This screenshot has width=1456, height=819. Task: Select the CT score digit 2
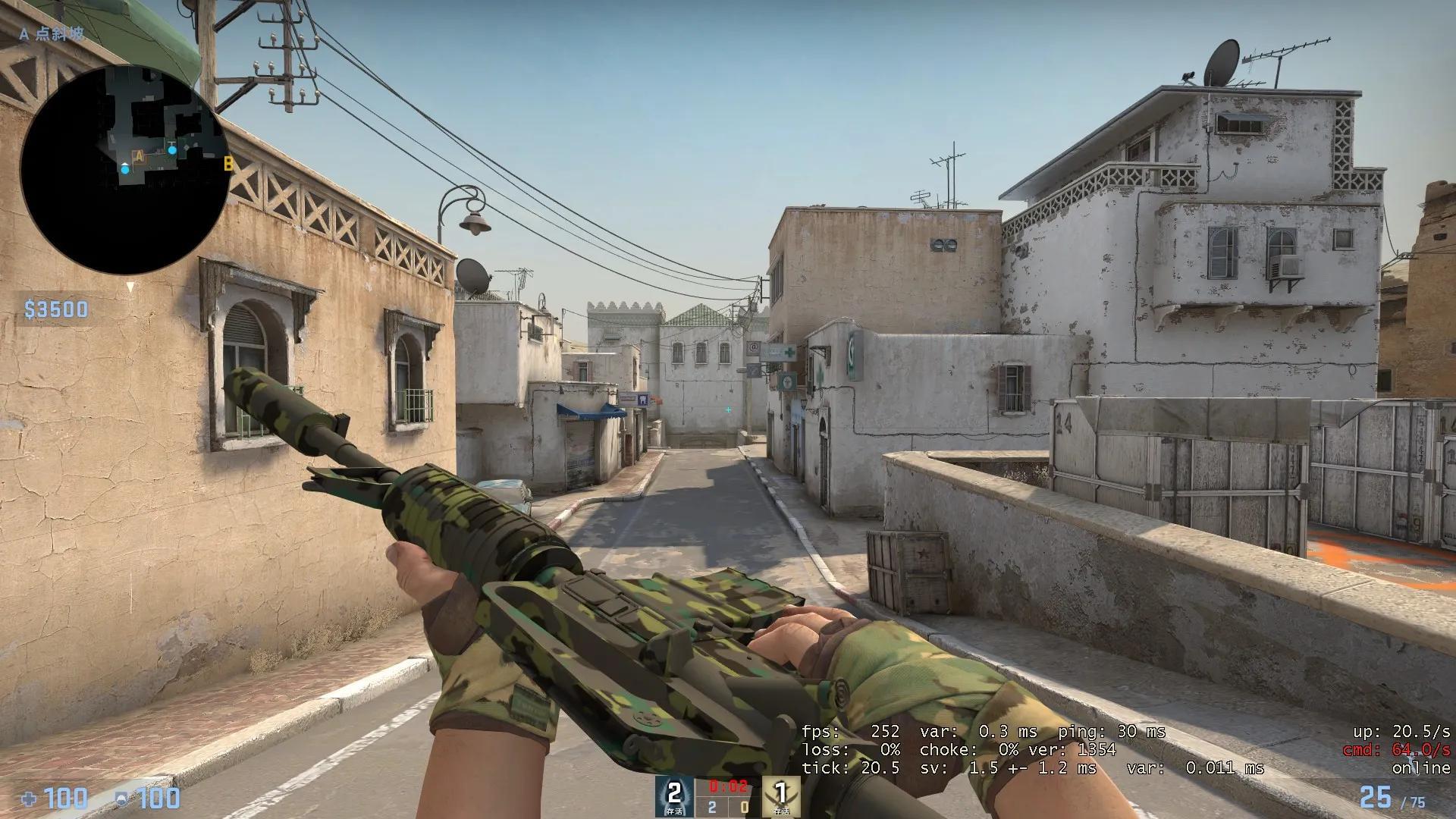click(x=711, y=808)
